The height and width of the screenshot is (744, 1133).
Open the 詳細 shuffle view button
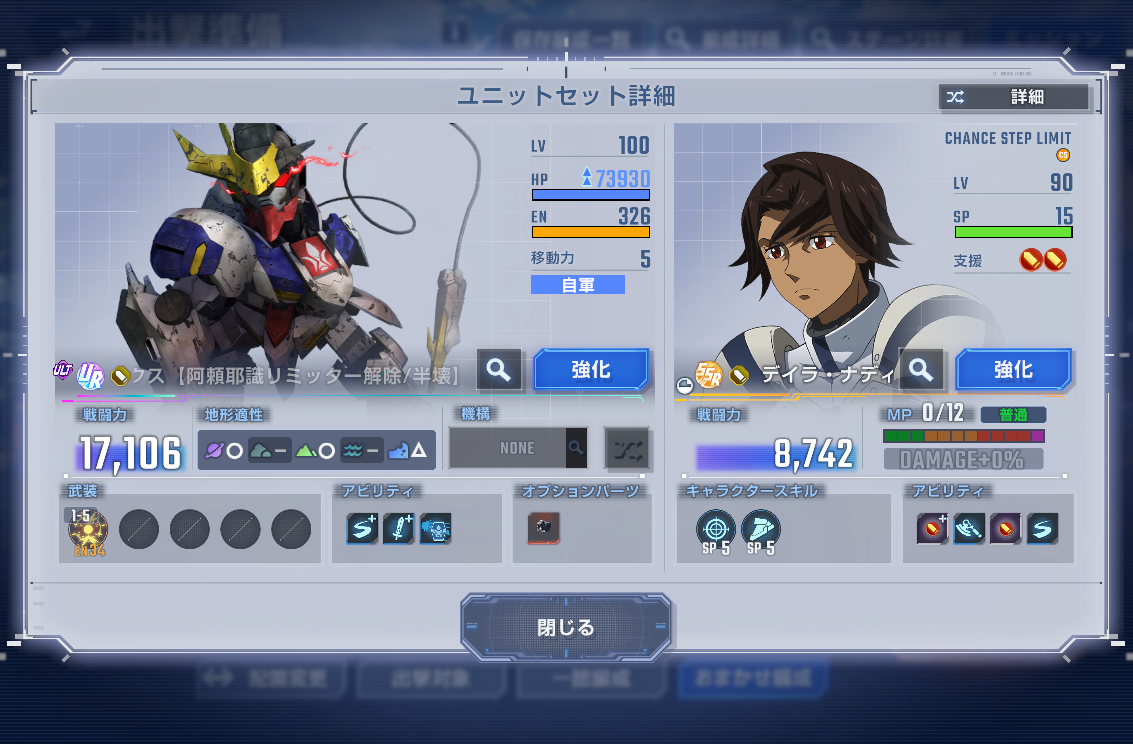point(1013,97)
